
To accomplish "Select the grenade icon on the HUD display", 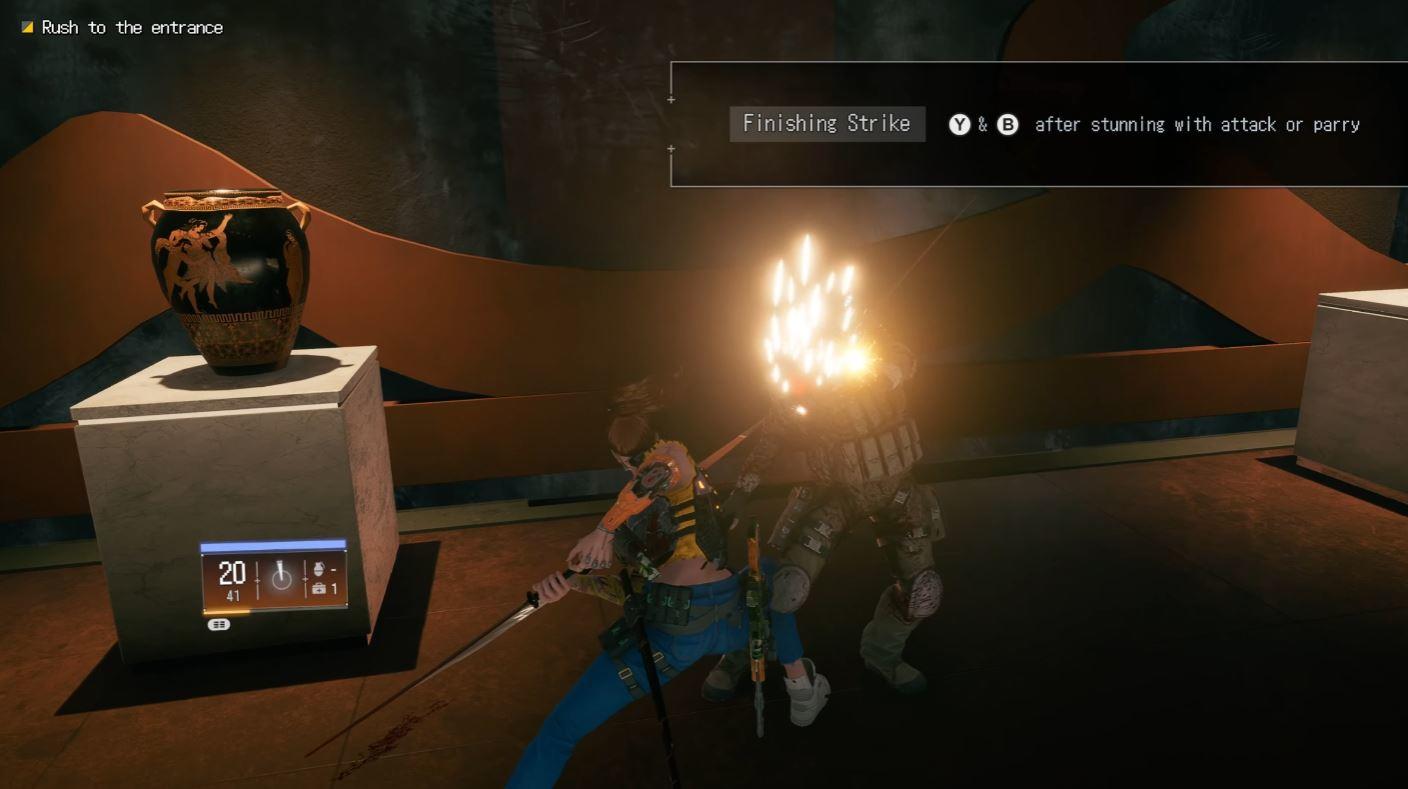I will [x=319, y=570].
